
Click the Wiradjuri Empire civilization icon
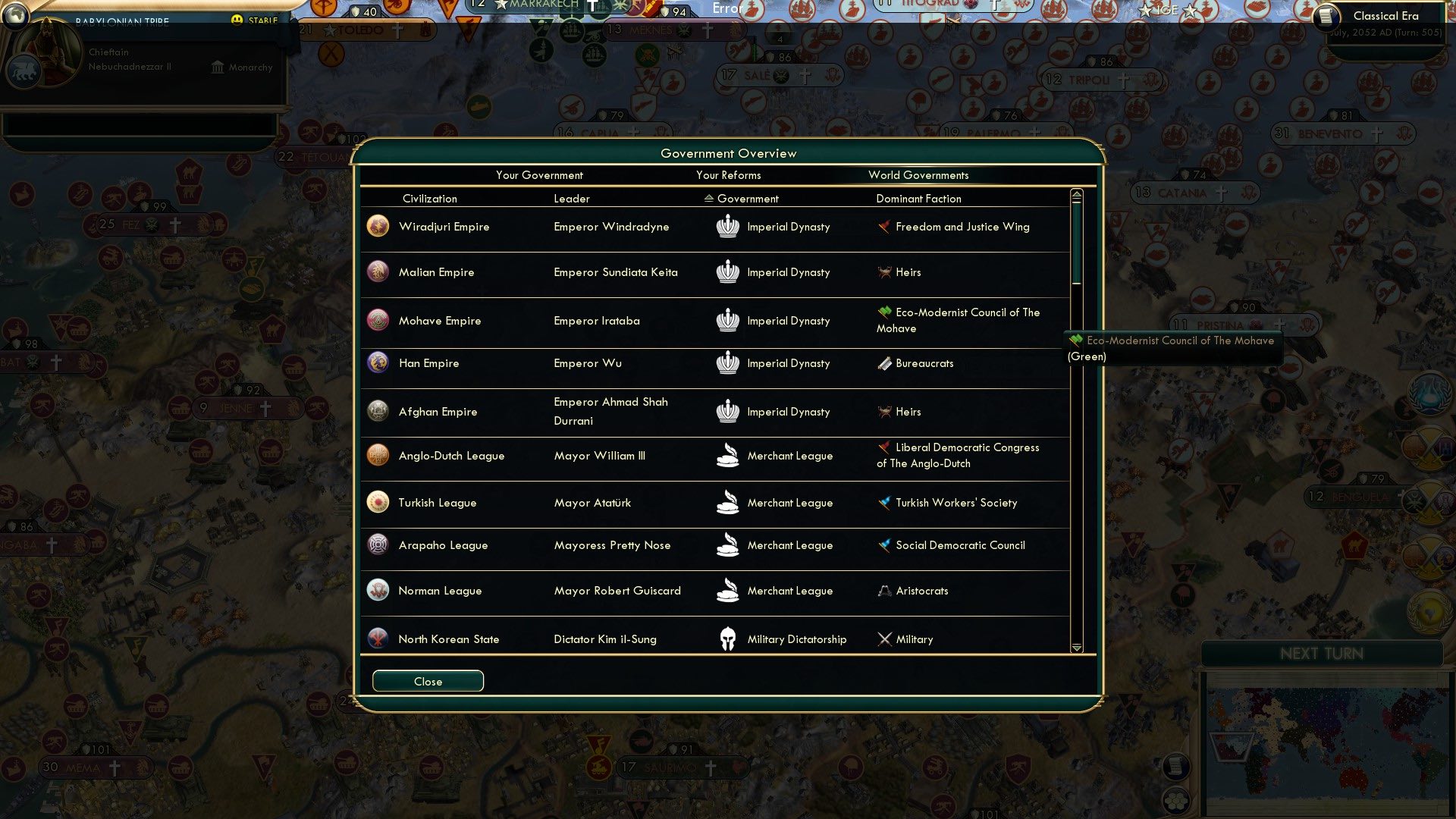point(378,225)
